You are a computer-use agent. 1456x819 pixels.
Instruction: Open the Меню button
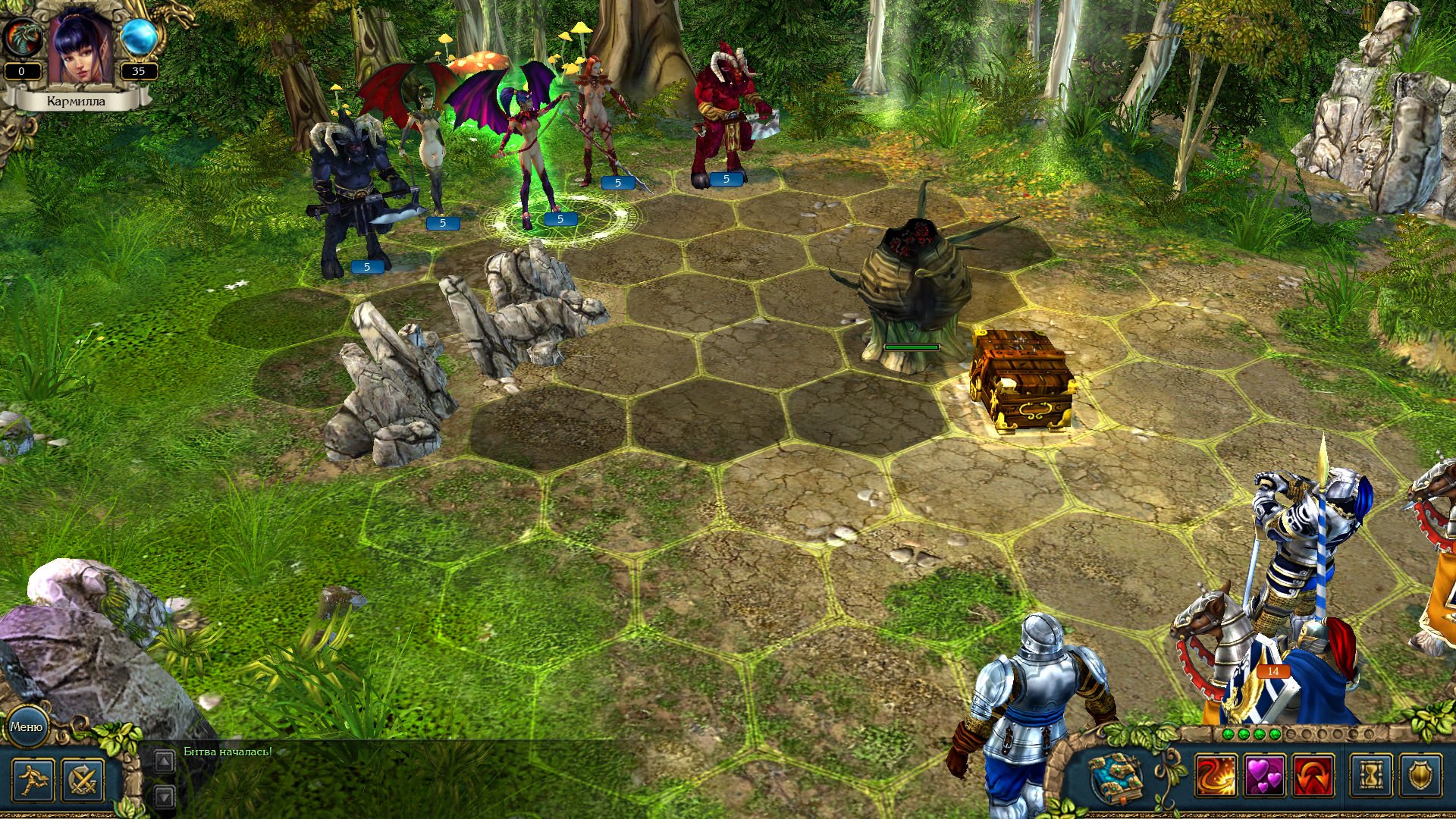coord(27,726)
